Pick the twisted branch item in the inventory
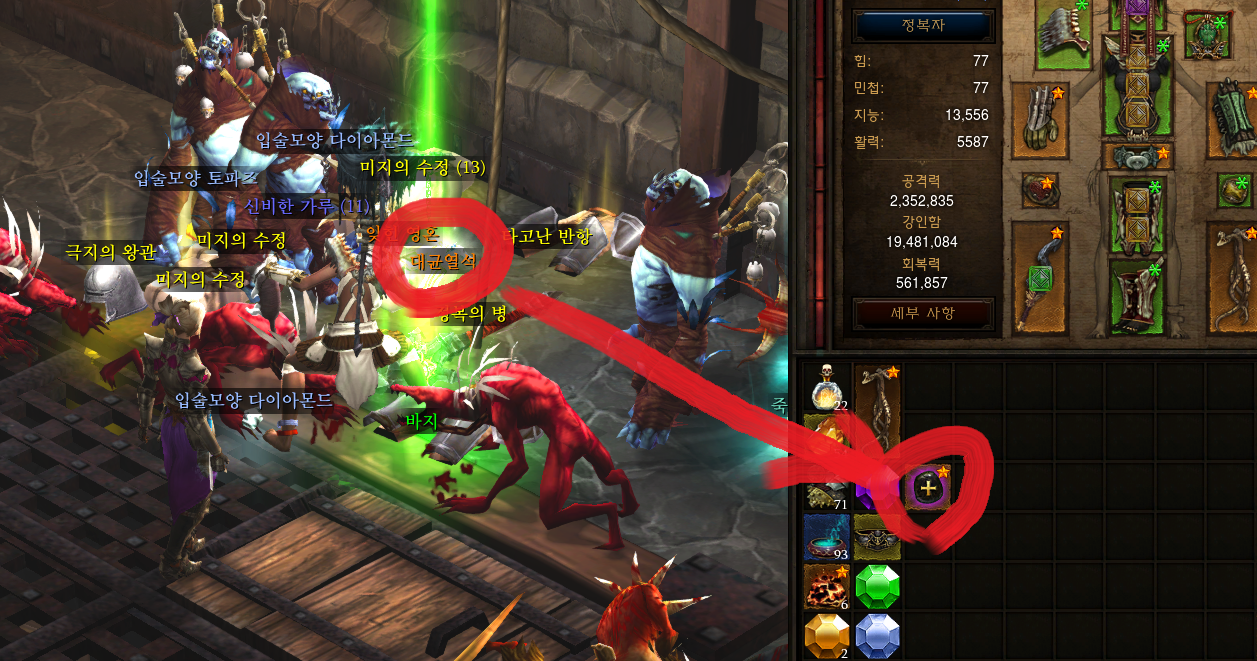The width and height of the screenshot is (1257, 661). 877,408
